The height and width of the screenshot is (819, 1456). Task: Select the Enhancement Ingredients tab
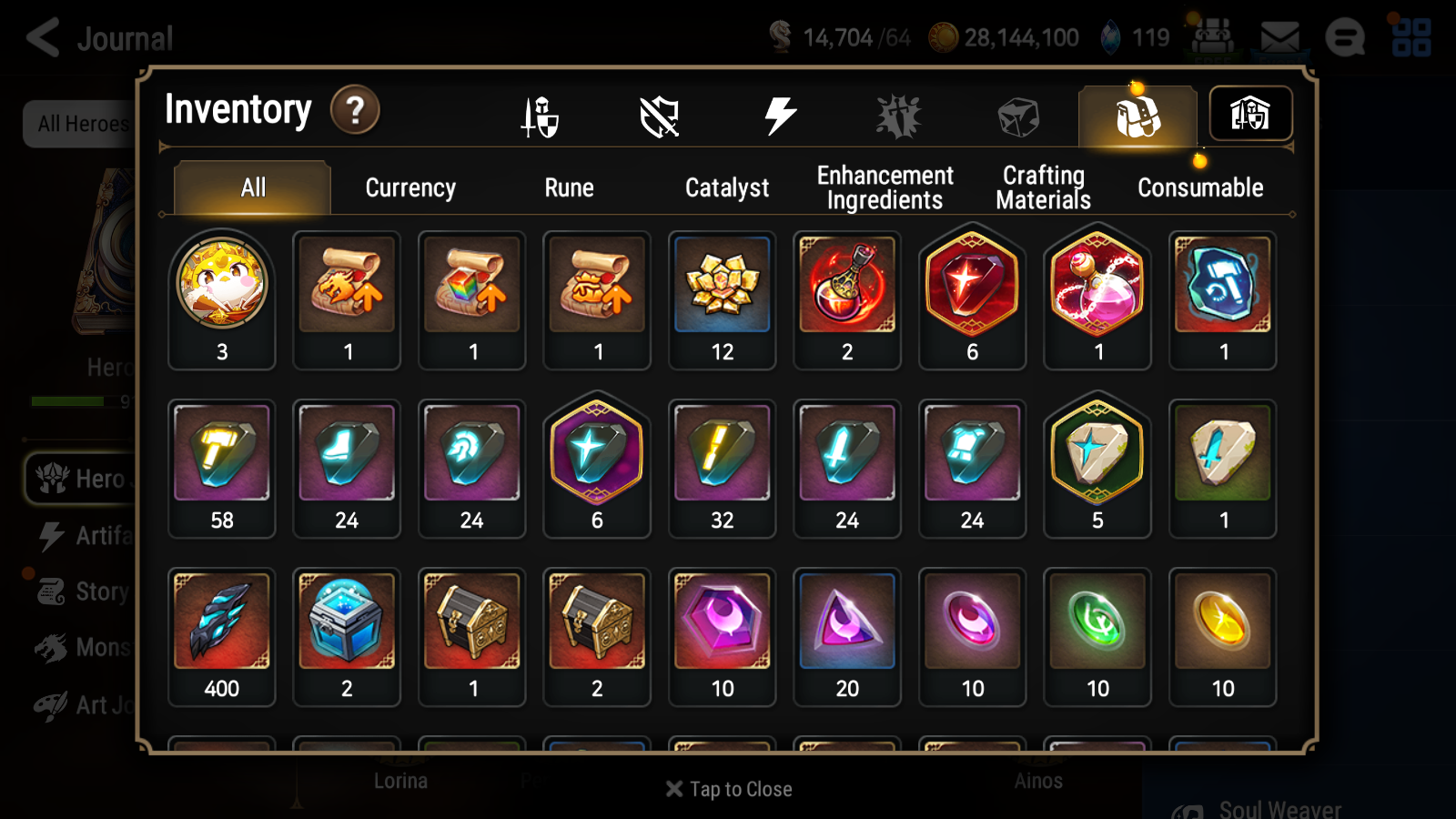[885, 187]
